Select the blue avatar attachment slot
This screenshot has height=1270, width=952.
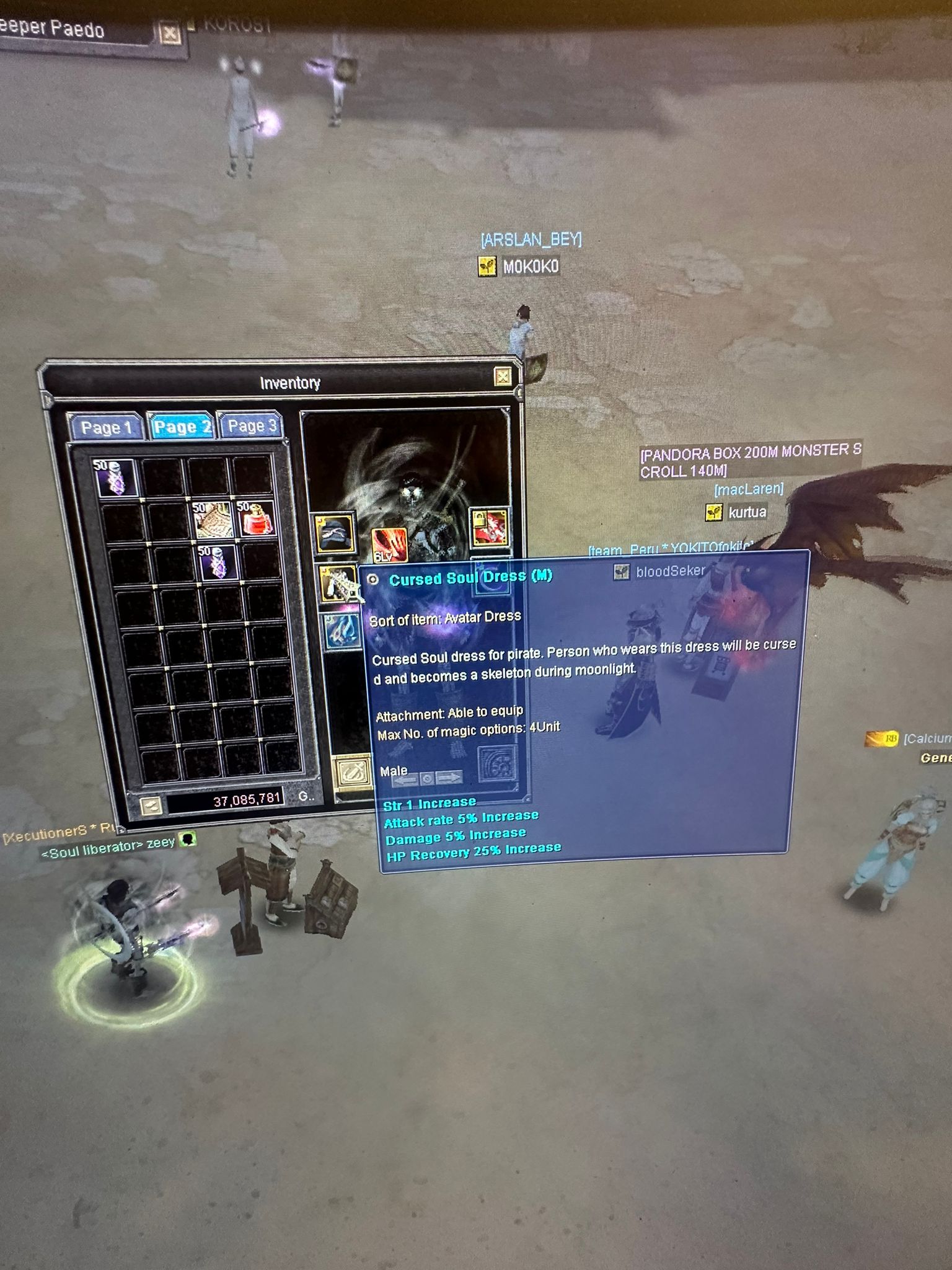tap(342, 631)
